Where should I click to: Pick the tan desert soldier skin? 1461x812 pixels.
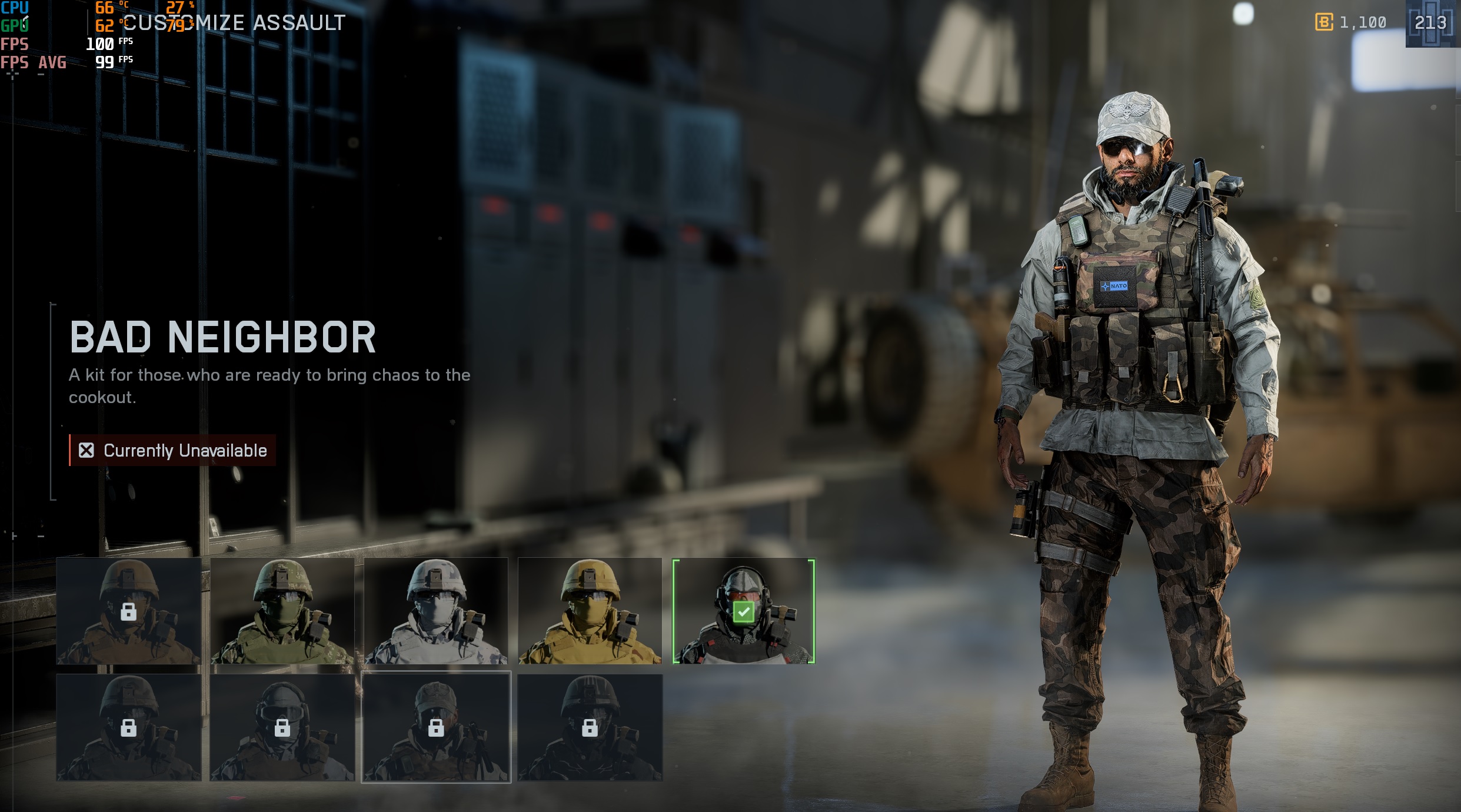click(590, 611)
